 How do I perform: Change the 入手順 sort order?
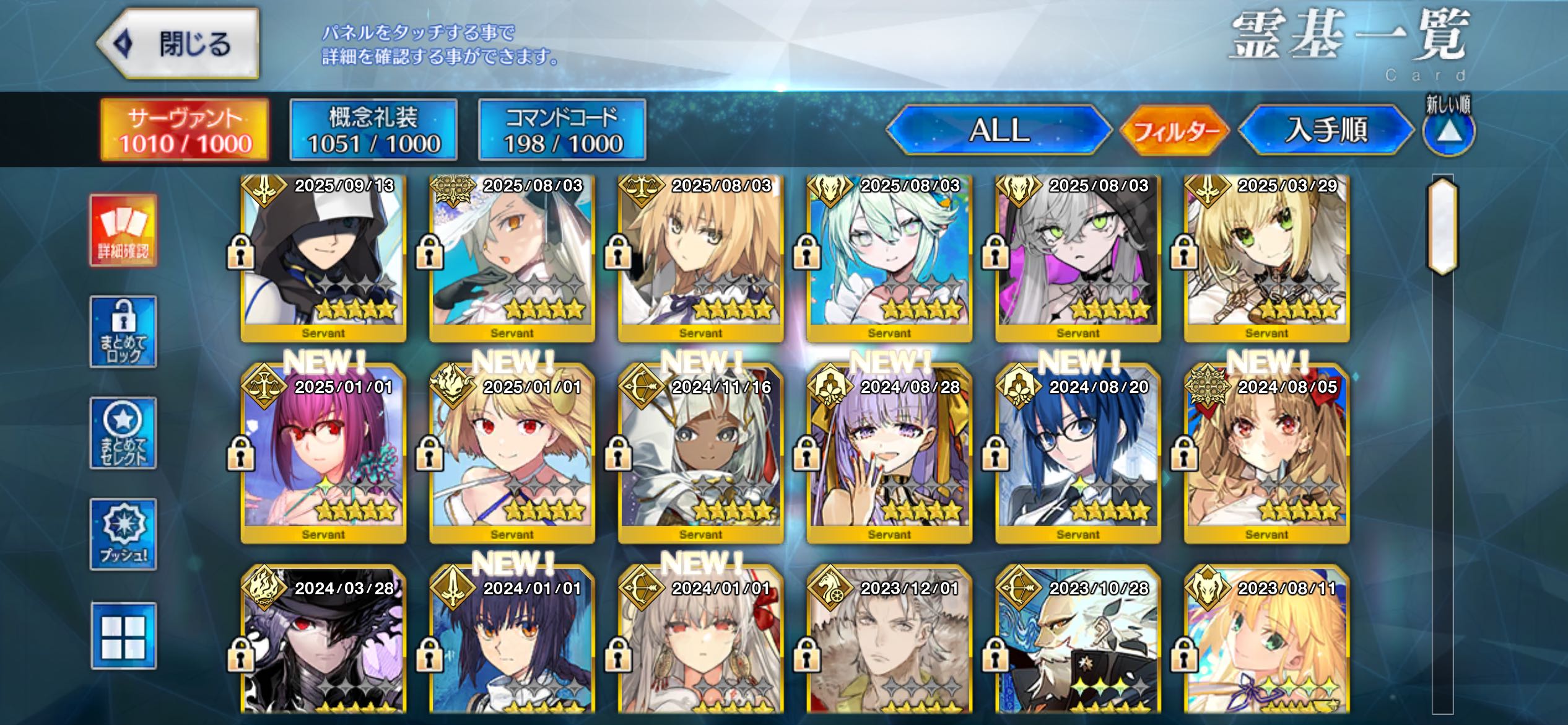pyautogui.click(x=1326, y=130)
